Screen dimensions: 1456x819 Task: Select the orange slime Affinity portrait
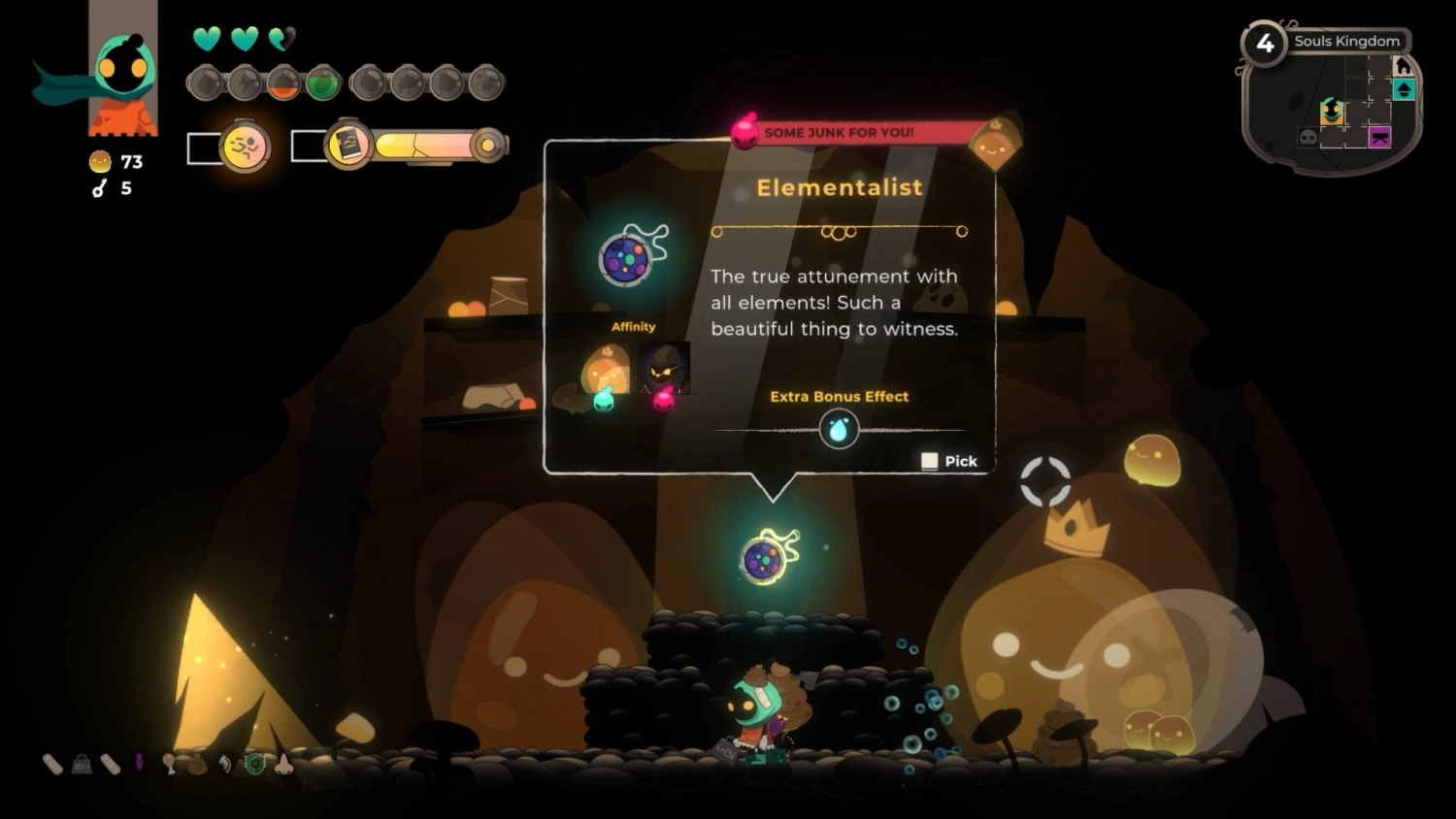click(x=603, y=370)
